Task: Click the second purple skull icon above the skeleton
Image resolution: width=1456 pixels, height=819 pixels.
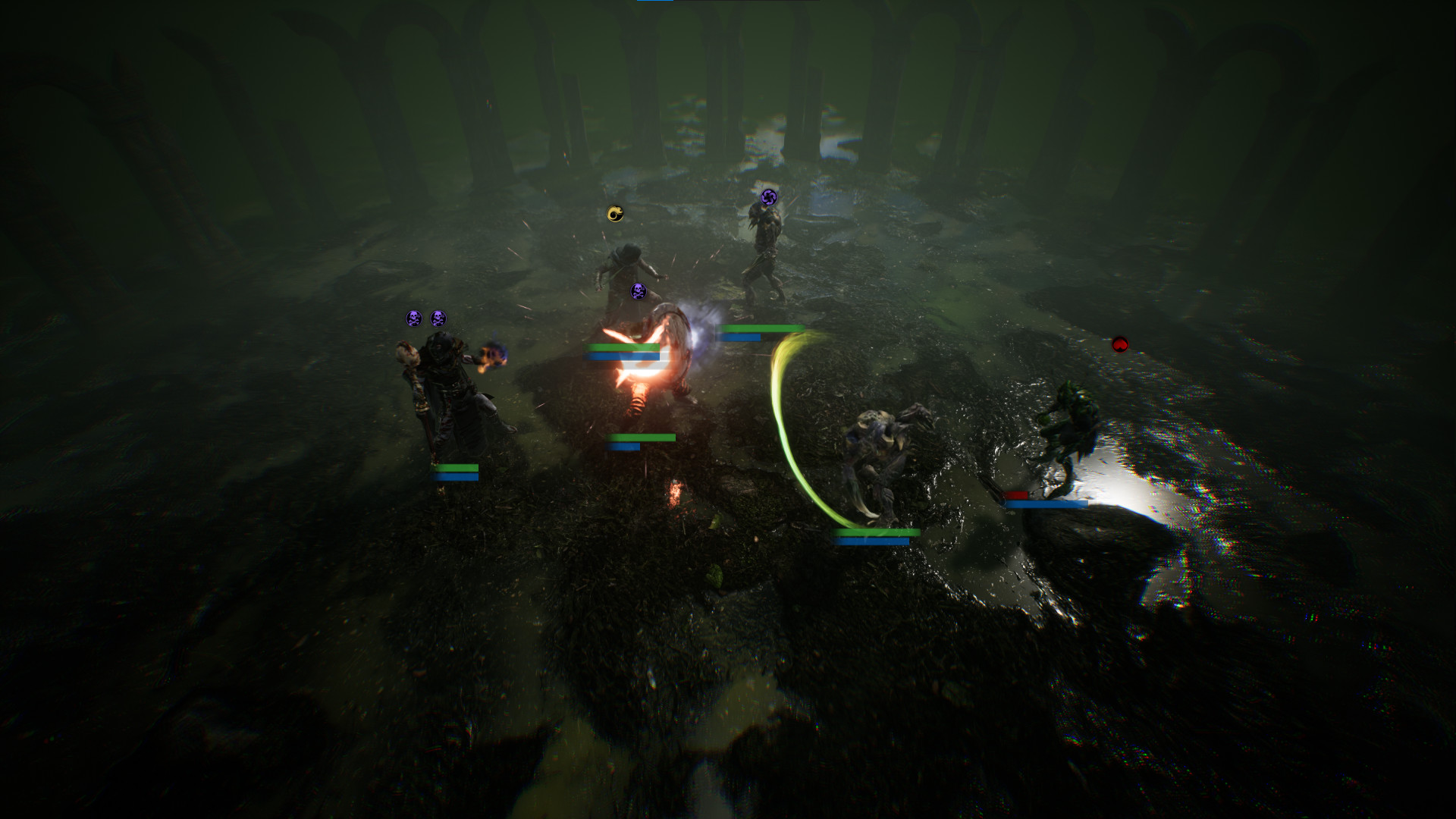Action: [x=438, y=318]
